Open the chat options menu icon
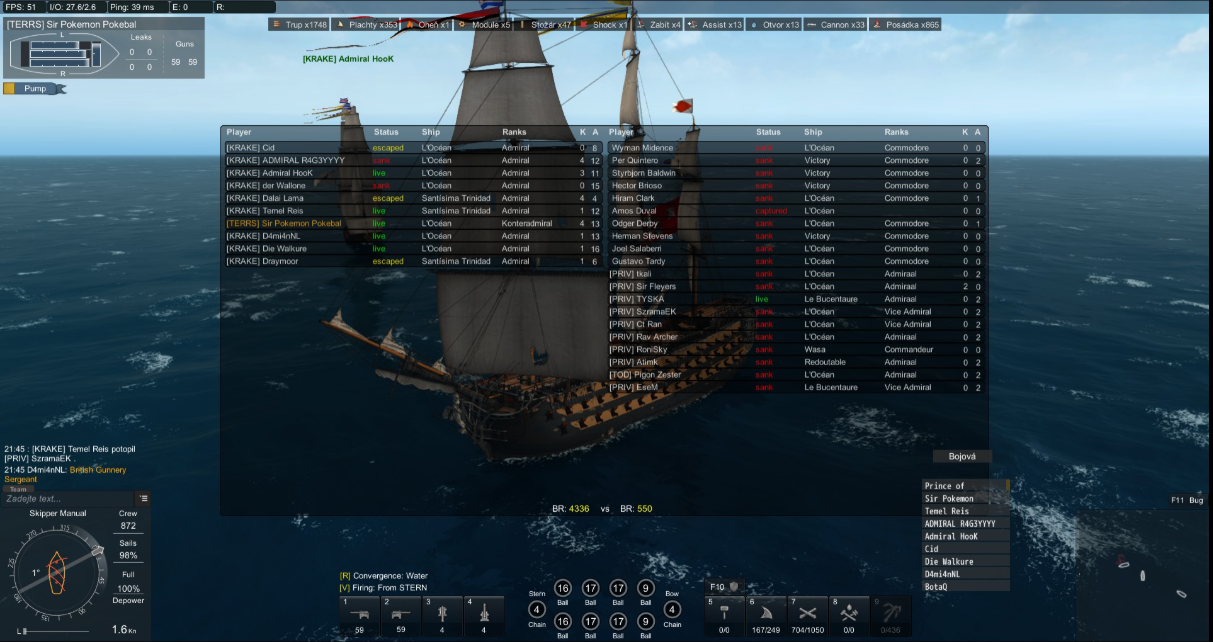The height and width of the screenshot is (642, 1213). [144, 498]
